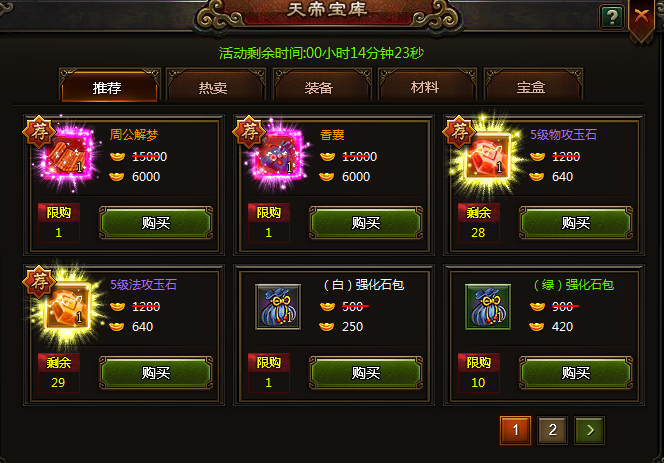The image size is (664, 463).
Task: Purchase the 香囊 item
Action: [367, 222]
